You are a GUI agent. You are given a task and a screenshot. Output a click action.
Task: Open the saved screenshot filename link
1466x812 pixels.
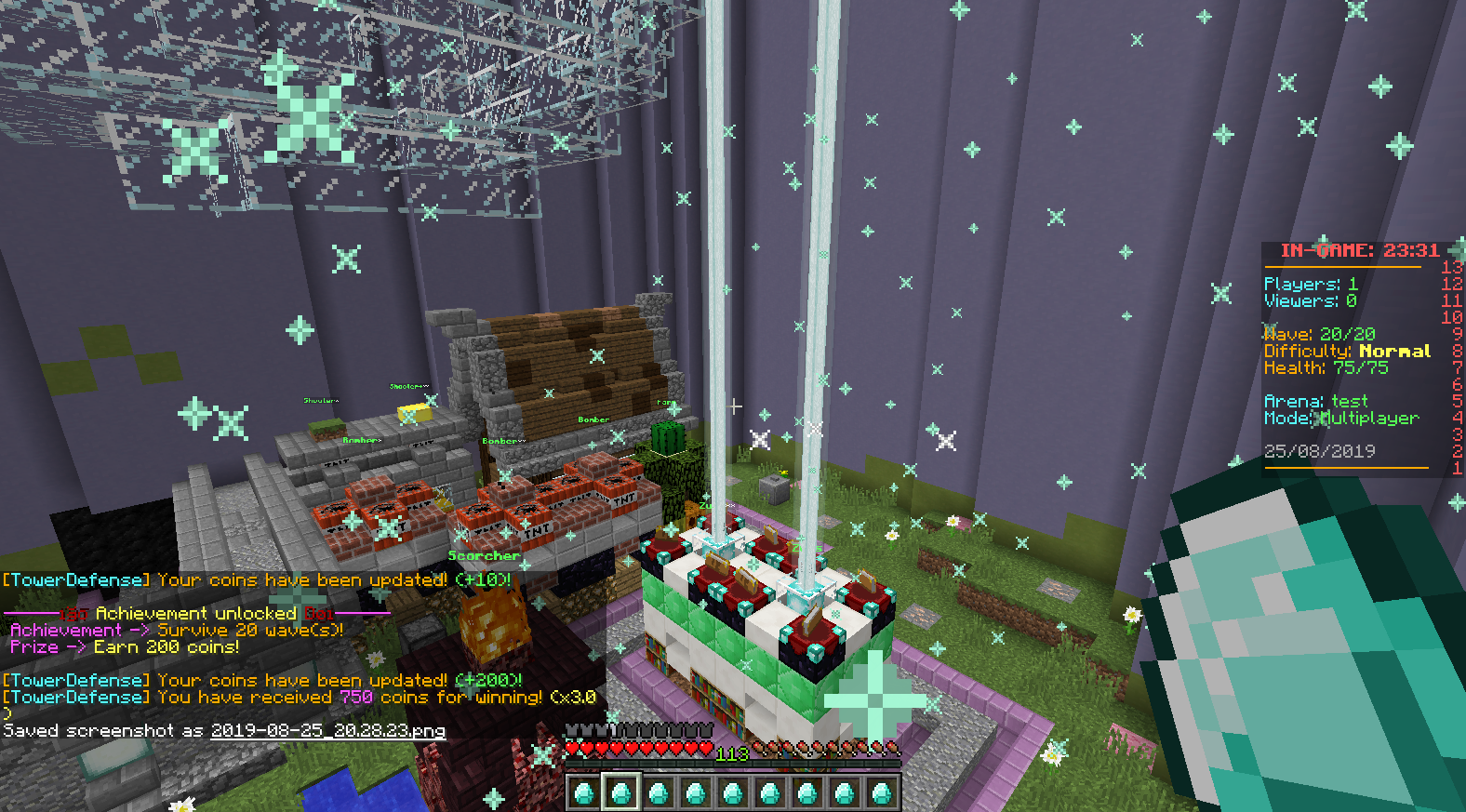click(327, 731)
